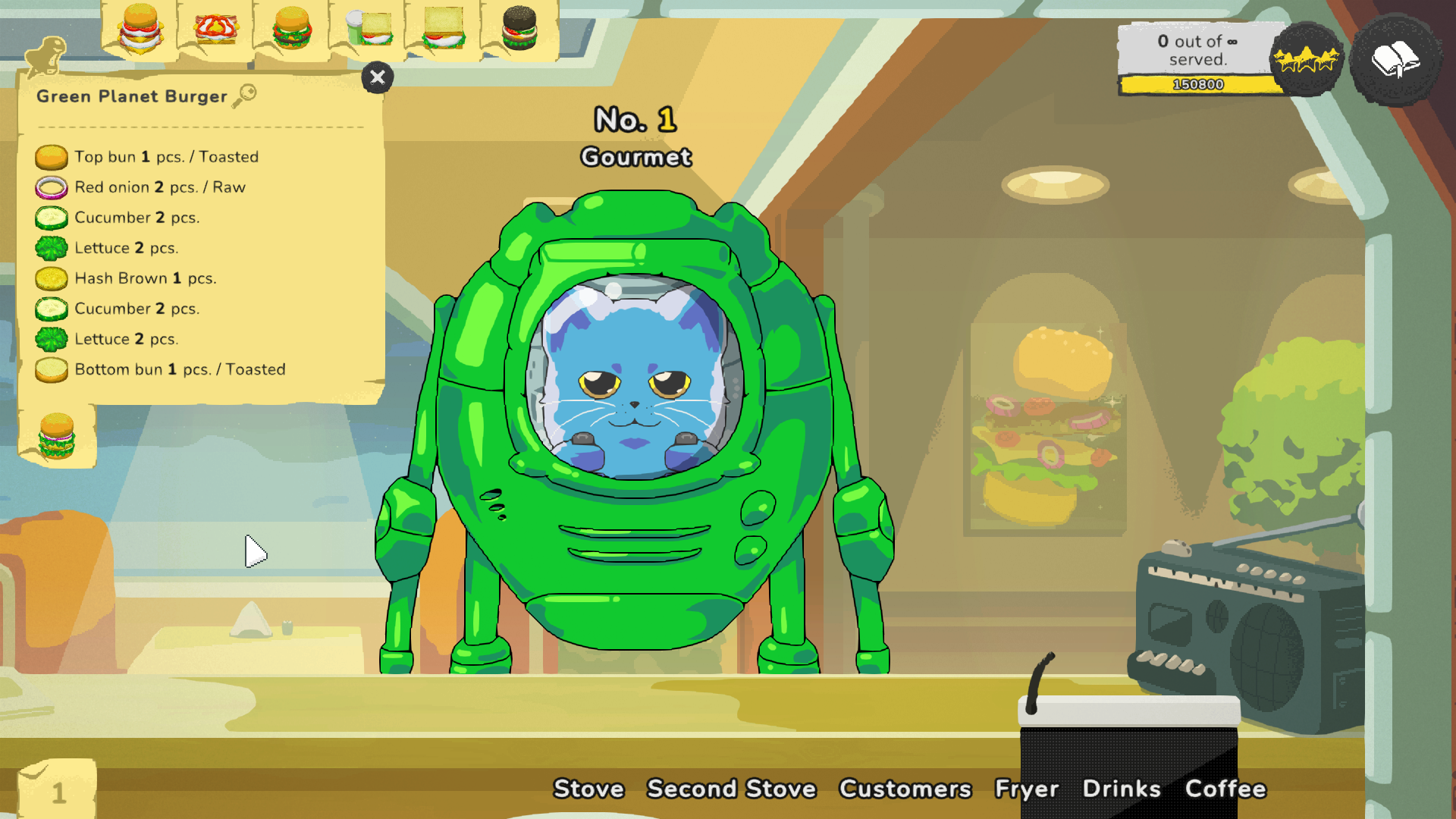The height and width of the screenshot is (819, 1456).
Task: Click the magnifier beside Green Planet Burger
Action: [244, 95]
